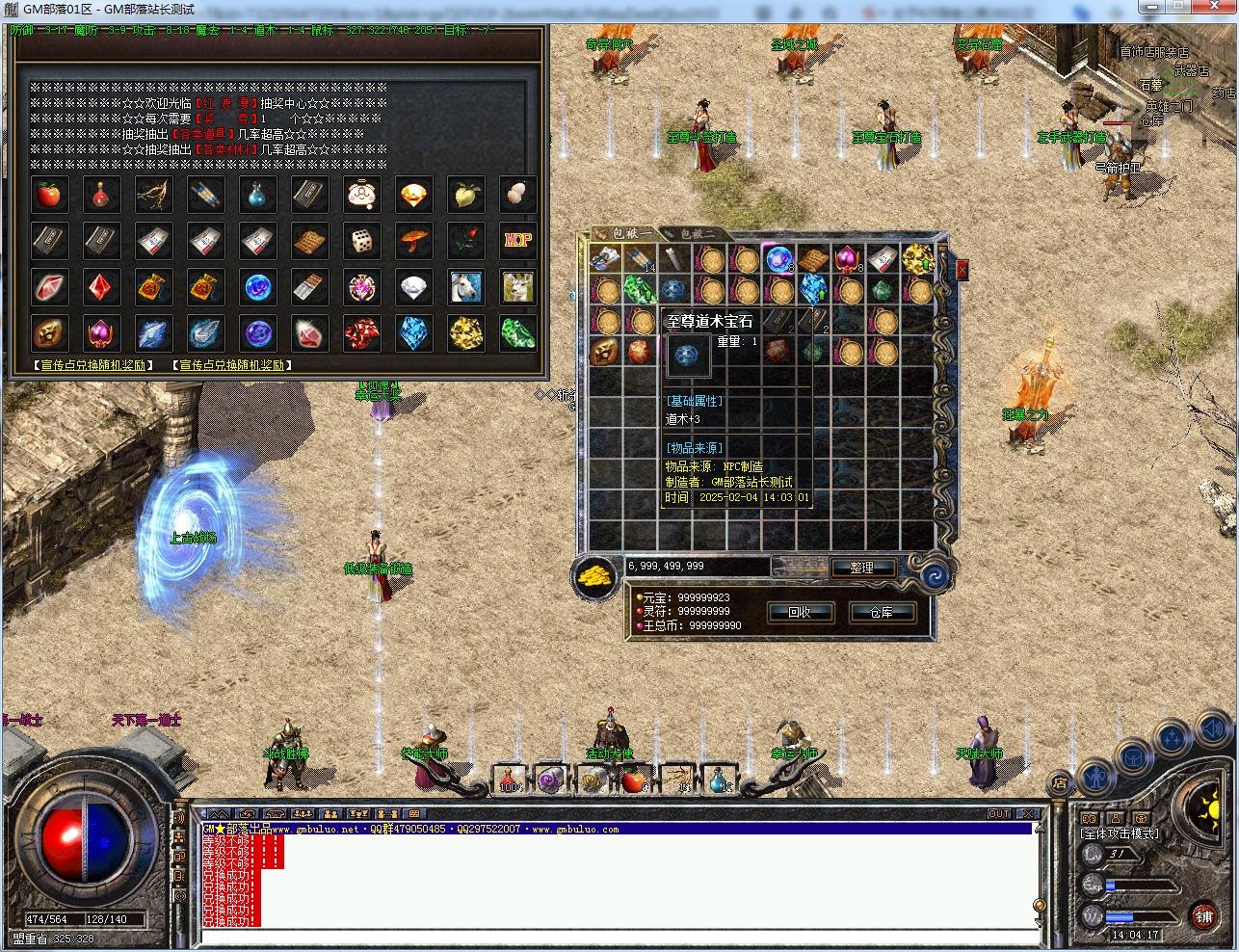Toggle the 全体攻击模式 attack mode label

(1120, 833)
